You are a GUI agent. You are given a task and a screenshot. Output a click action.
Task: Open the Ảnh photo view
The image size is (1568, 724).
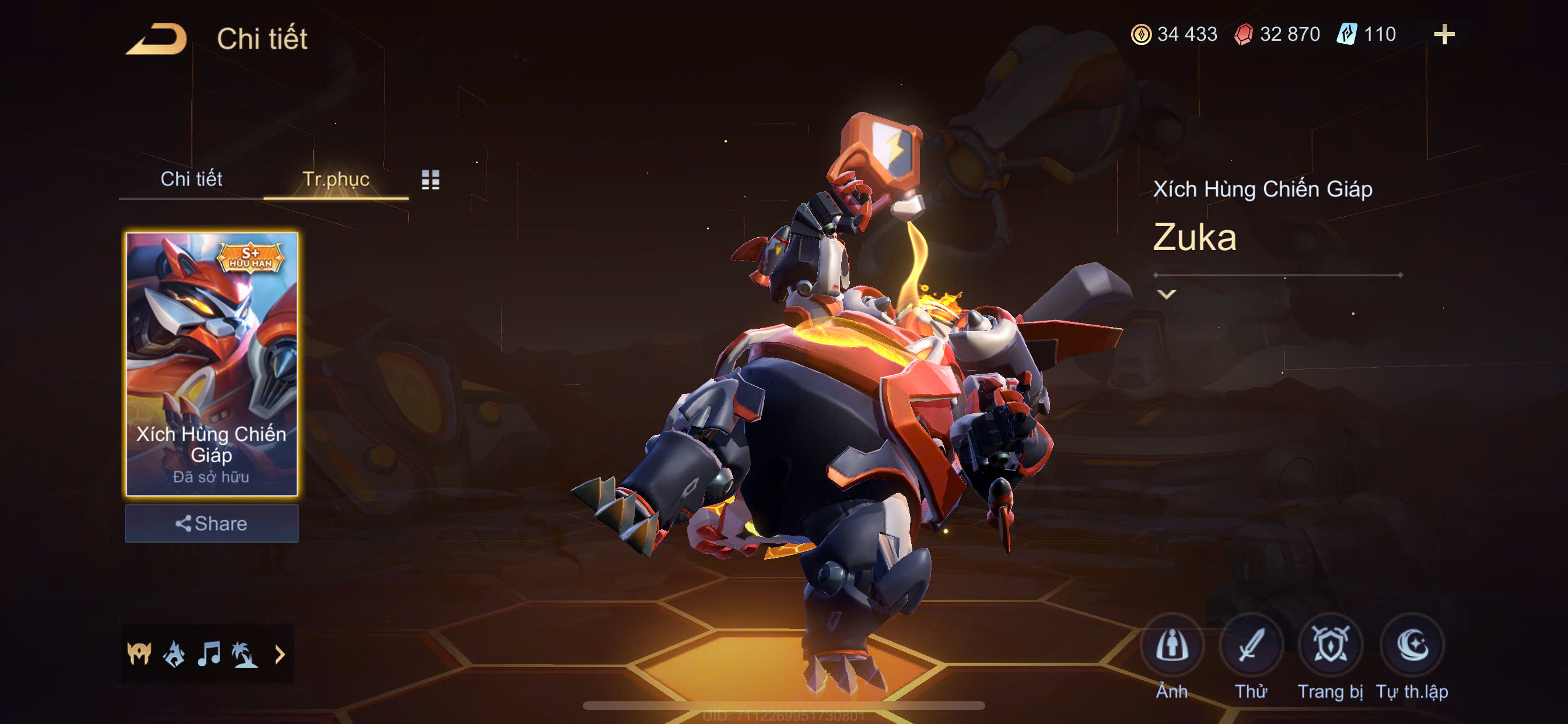tap(1172, 645)
